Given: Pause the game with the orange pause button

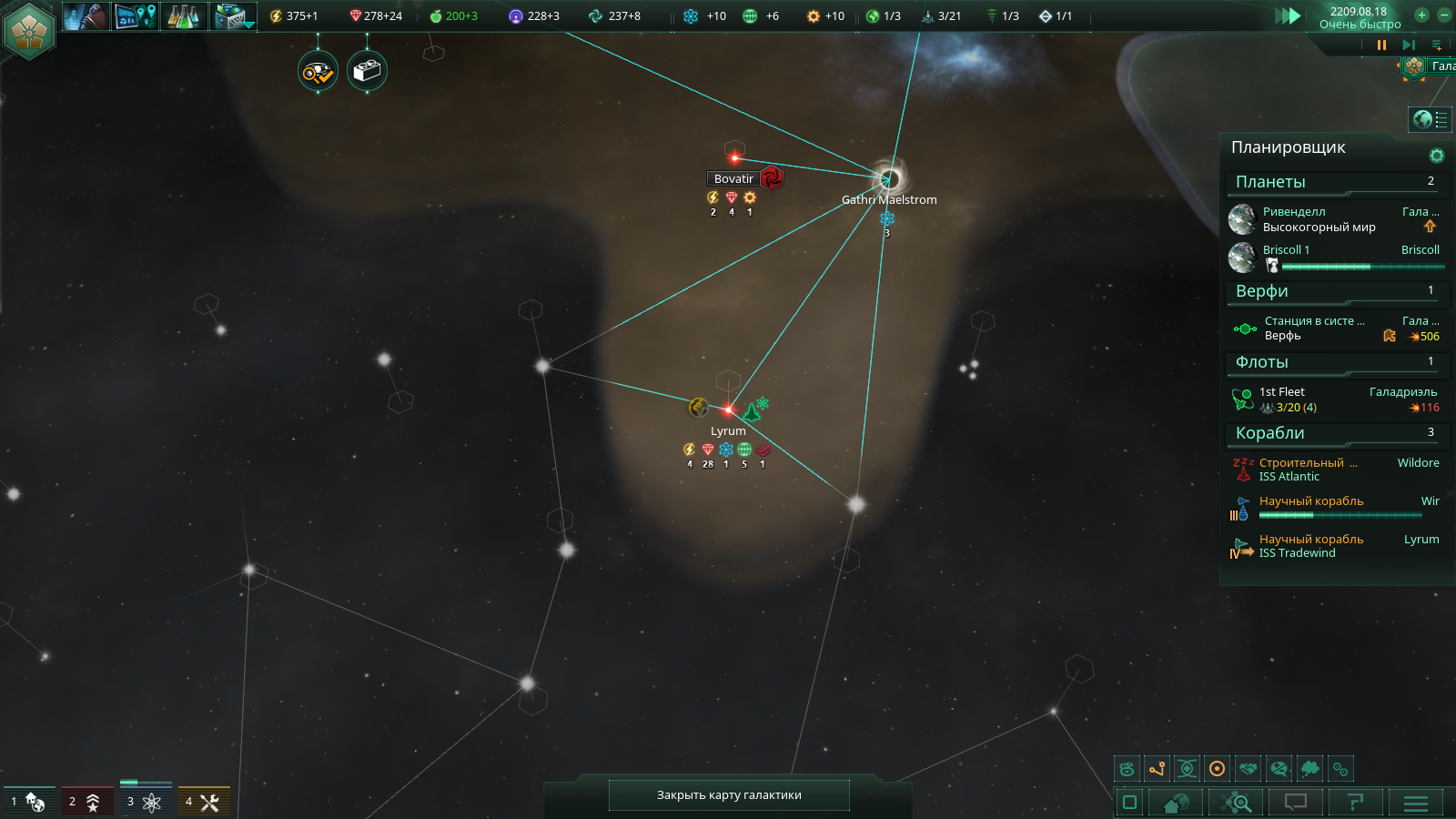Looking at the screenshot, I should 1381,45.
